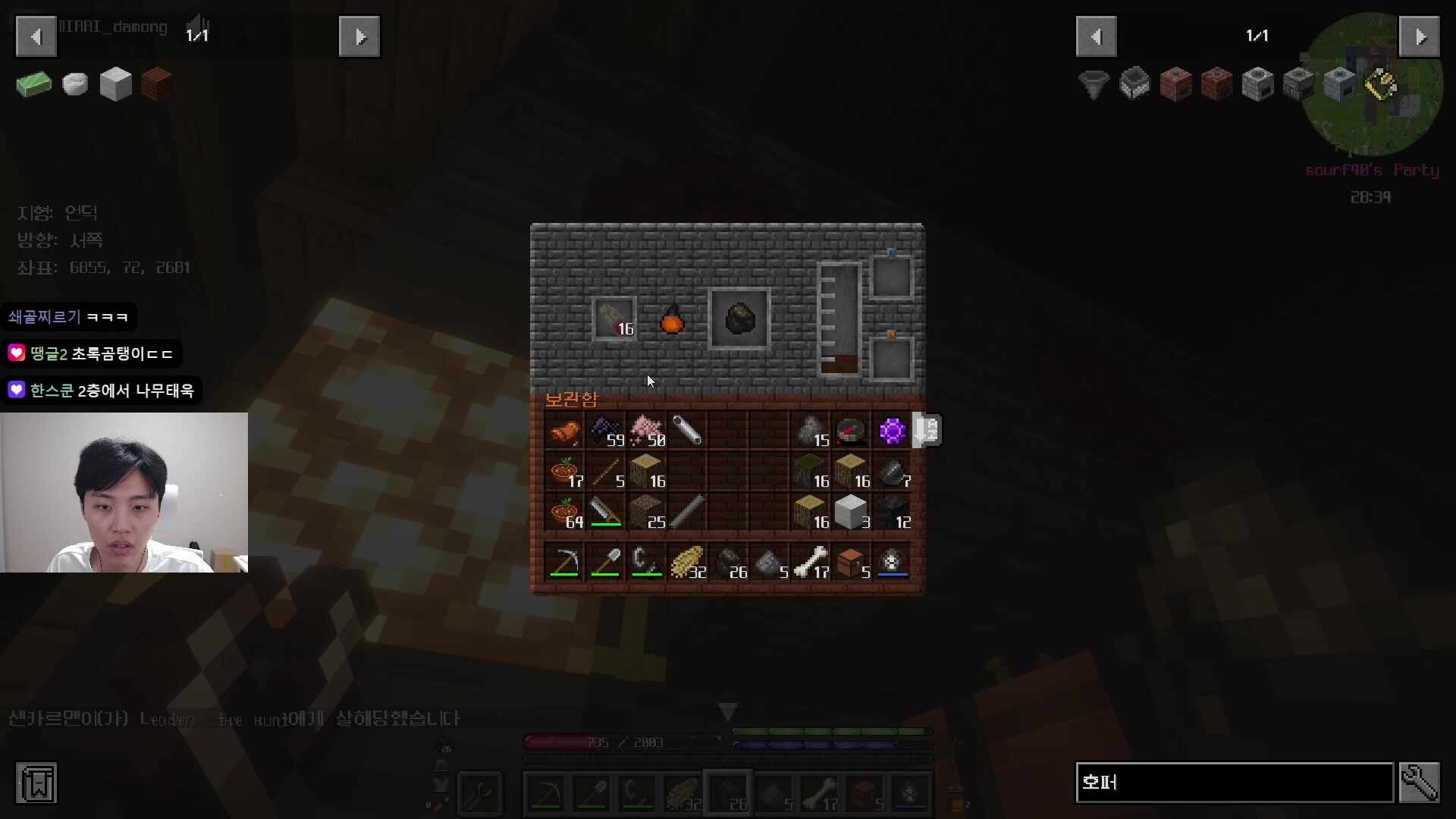Pick up the input stack of 16
This screenshot has width=1456, height=819.
(x=614, y=319)
